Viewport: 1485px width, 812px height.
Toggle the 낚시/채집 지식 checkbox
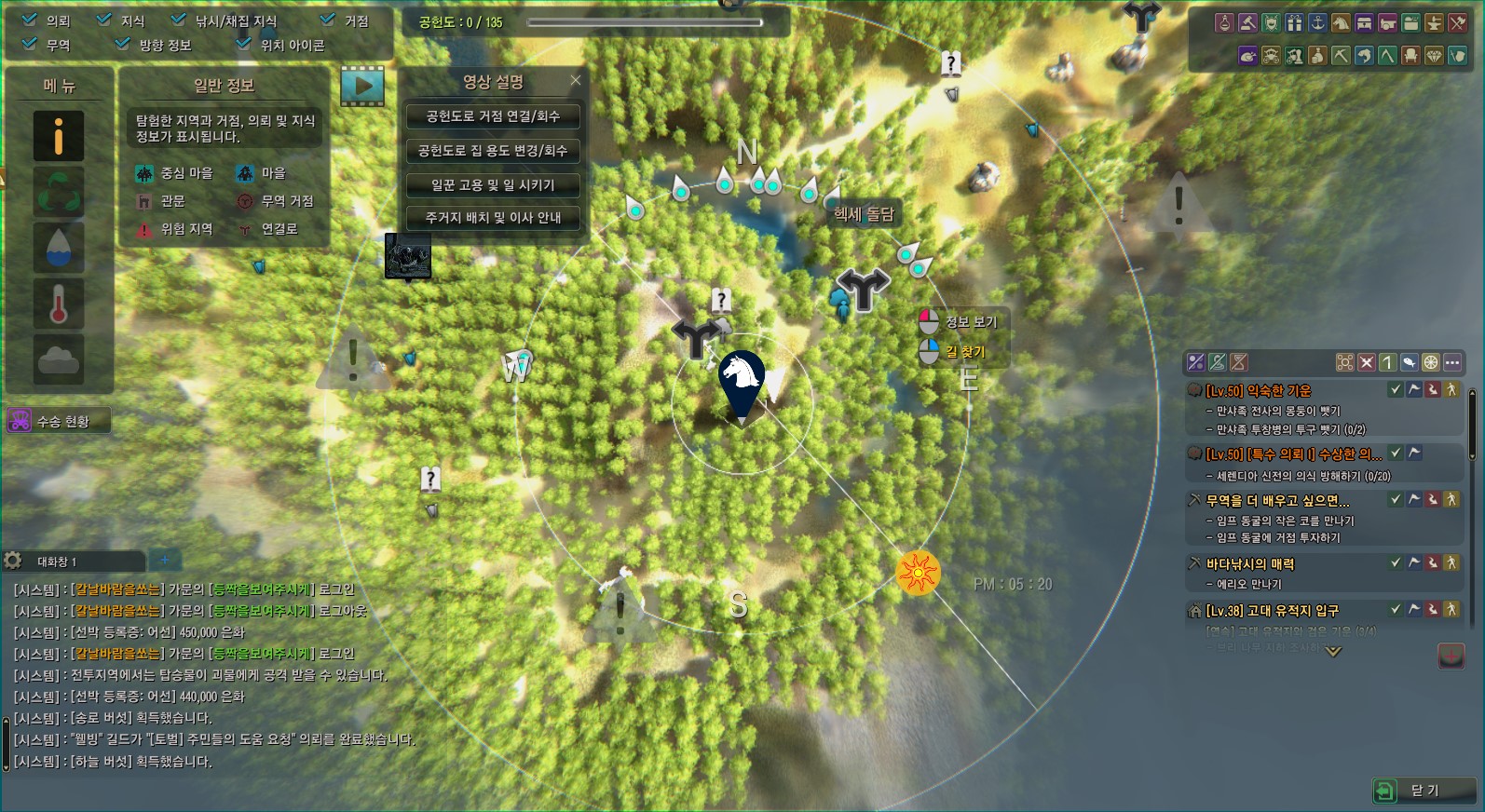click(178, 20)
